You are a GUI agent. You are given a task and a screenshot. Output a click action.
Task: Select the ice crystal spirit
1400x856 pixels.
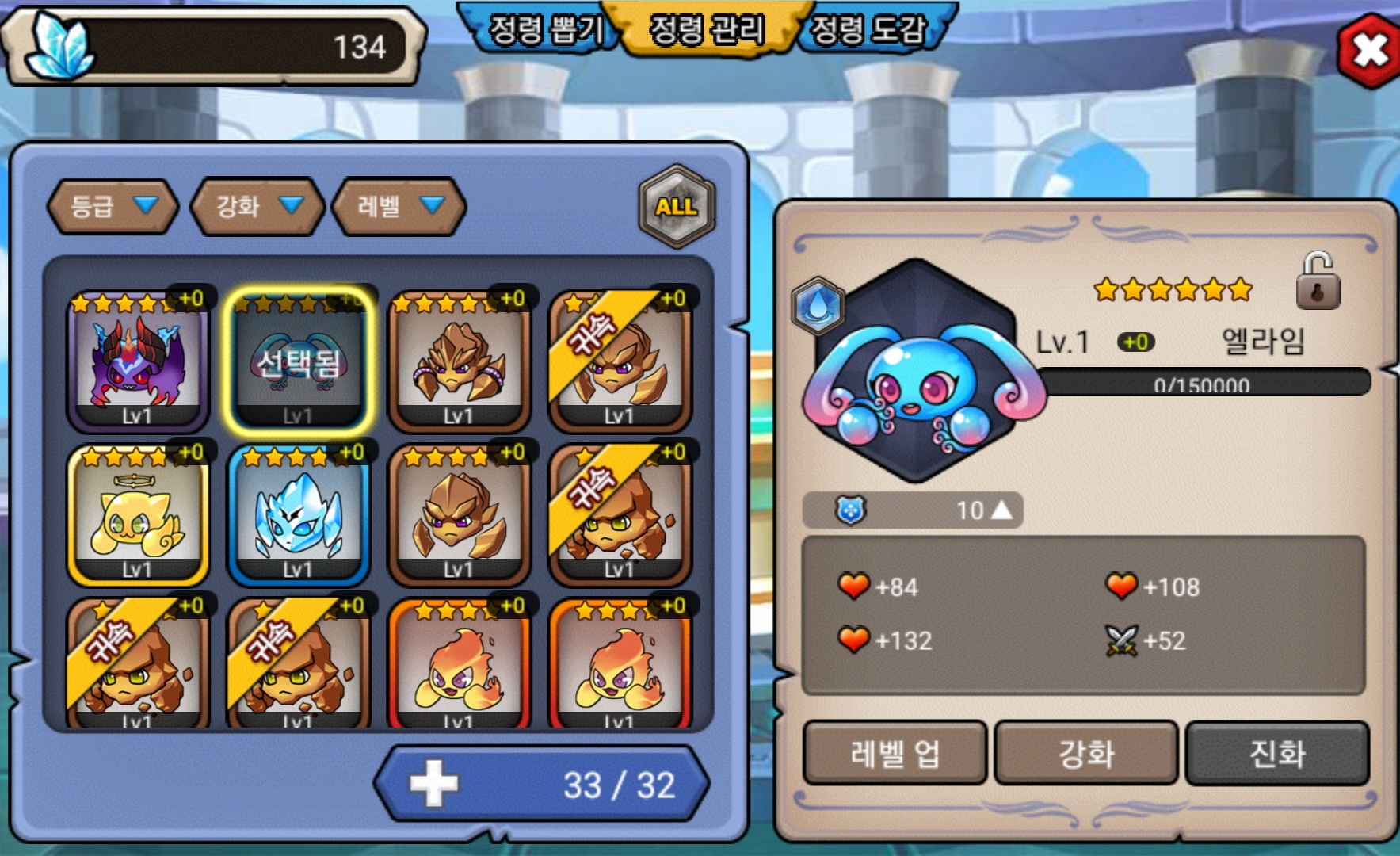(299, 515)
